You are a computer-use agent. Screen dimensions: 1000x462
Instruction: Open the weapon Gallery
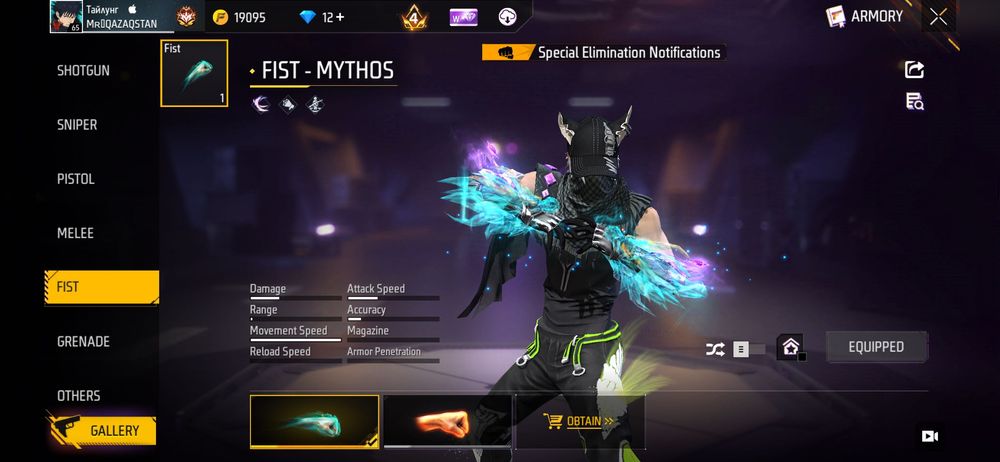102,431
